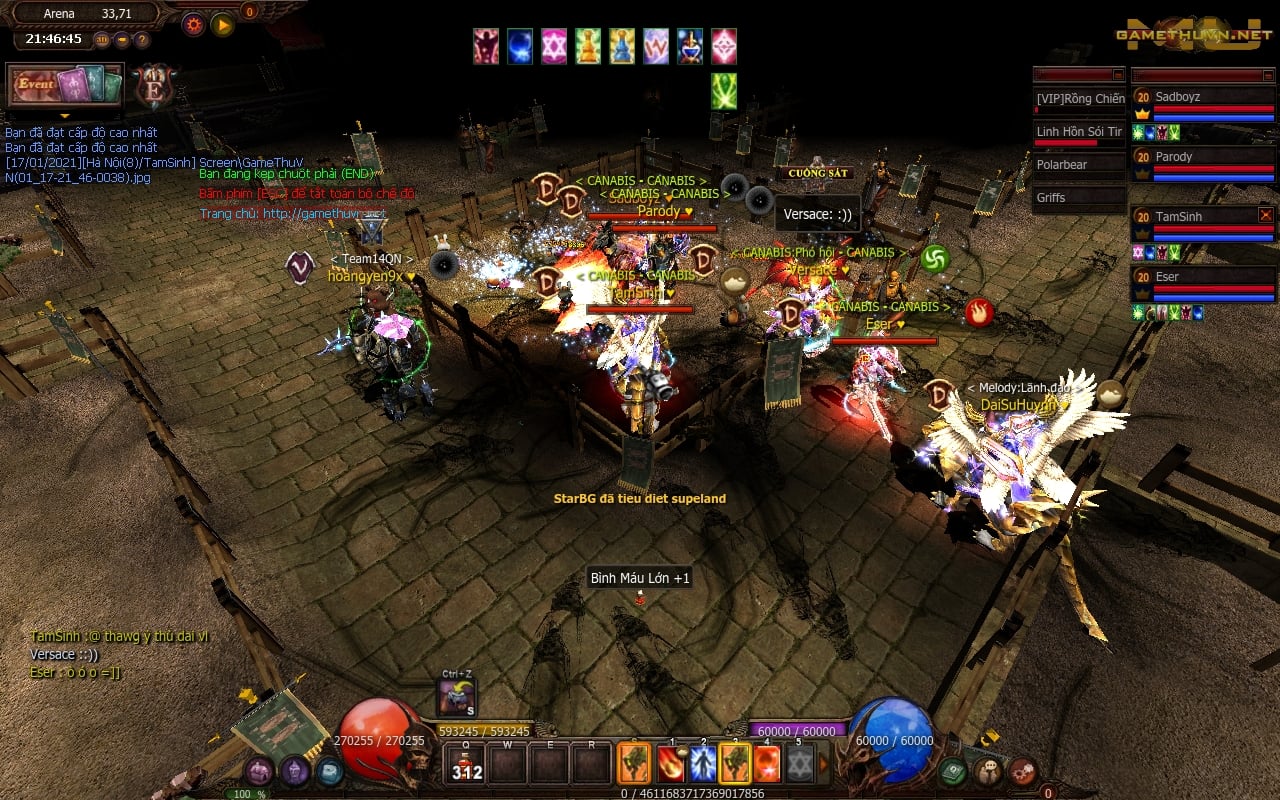This screenshot has height=800, width=1280.
Task: Open the E shield emblem icon
Action: click(x=155, y=86)
